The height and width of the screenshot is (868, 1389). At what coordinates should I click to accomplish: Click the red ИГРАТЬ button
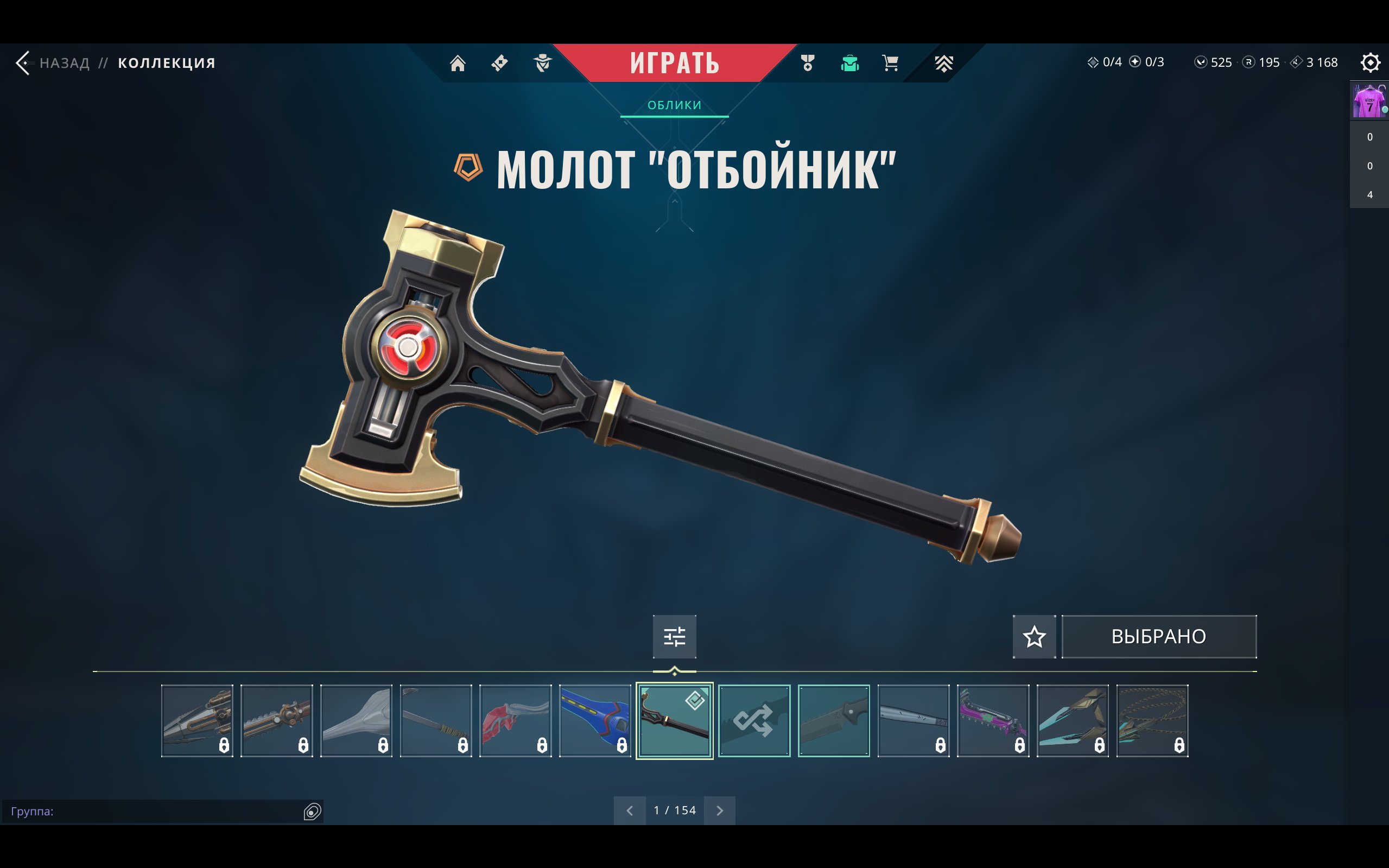point(674,62)
